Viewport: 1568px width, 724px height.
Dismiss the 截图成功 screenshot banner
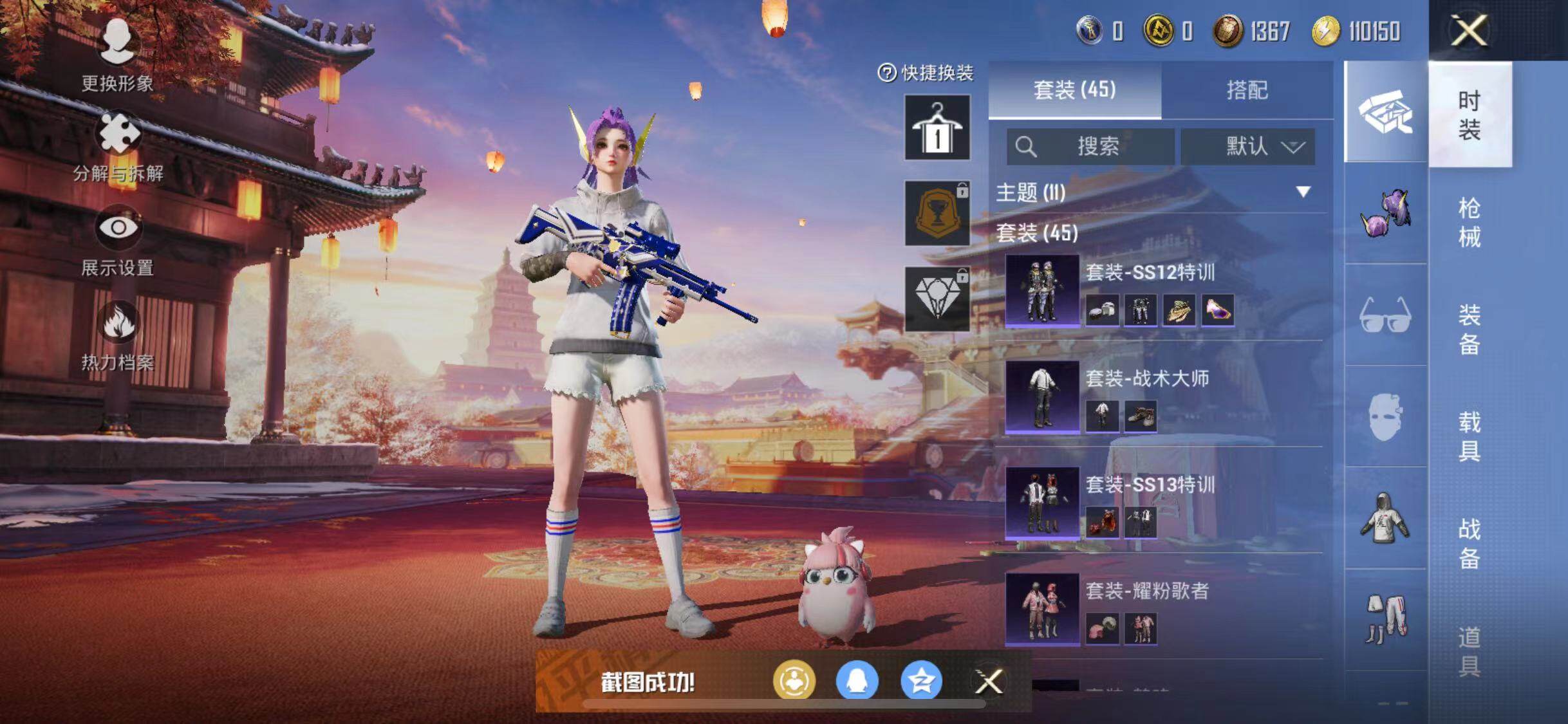click(989, 682)
